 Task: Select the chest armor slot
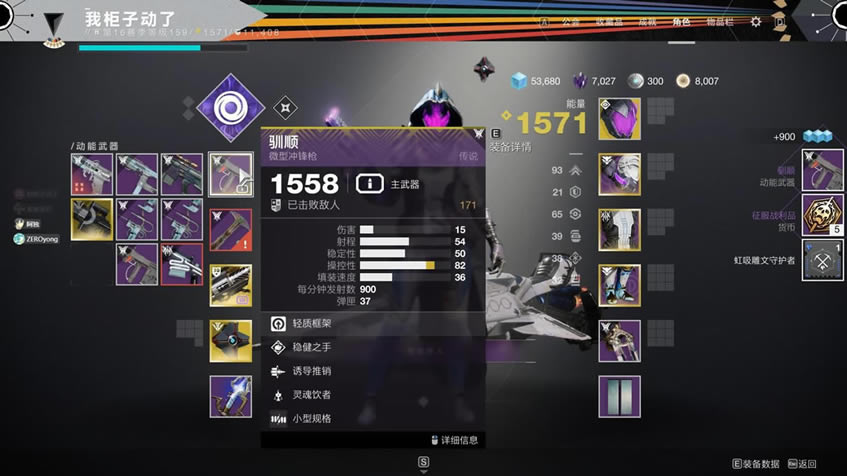coord(619,230)
